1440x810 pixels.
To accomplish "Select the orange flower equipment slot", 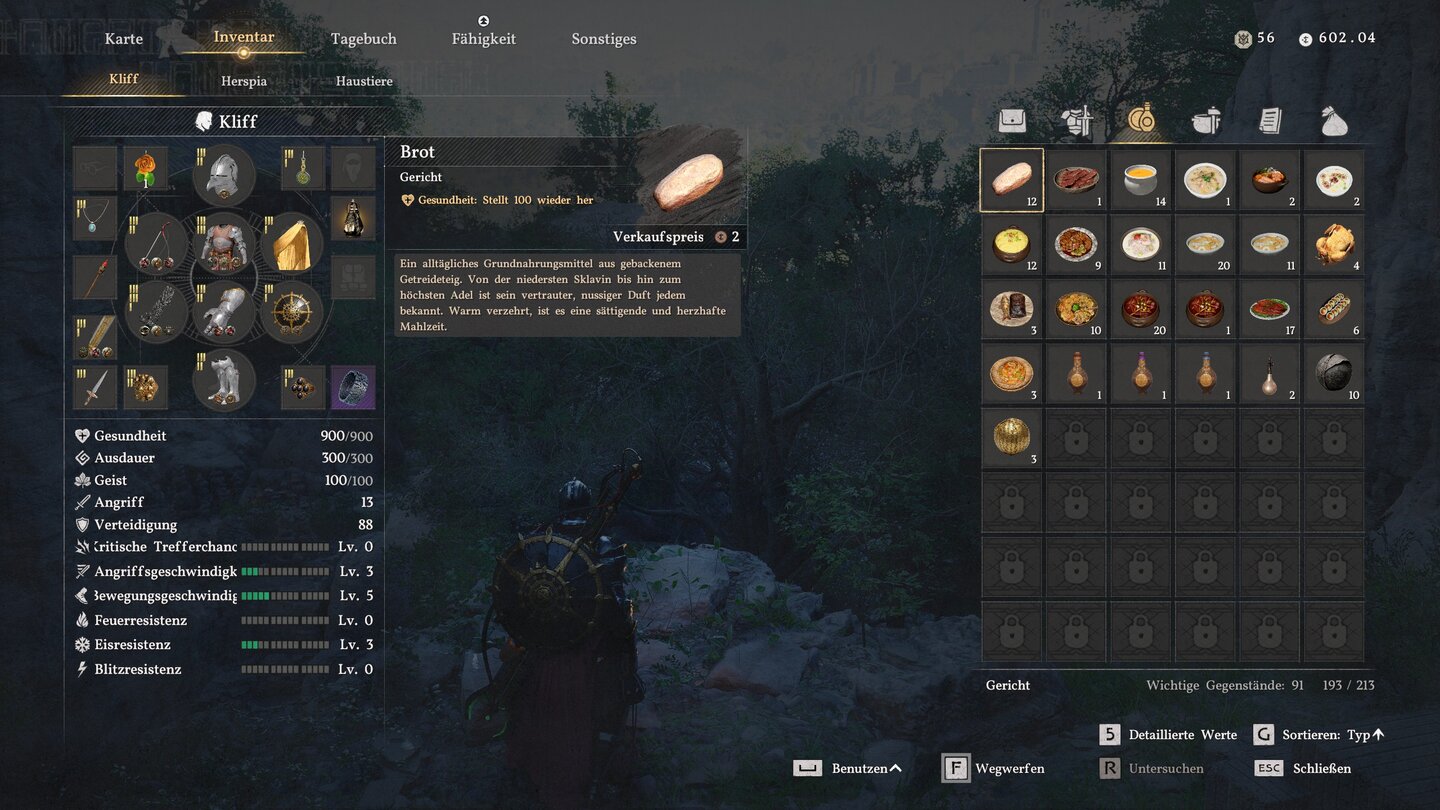I will click(x=146, y=169).
